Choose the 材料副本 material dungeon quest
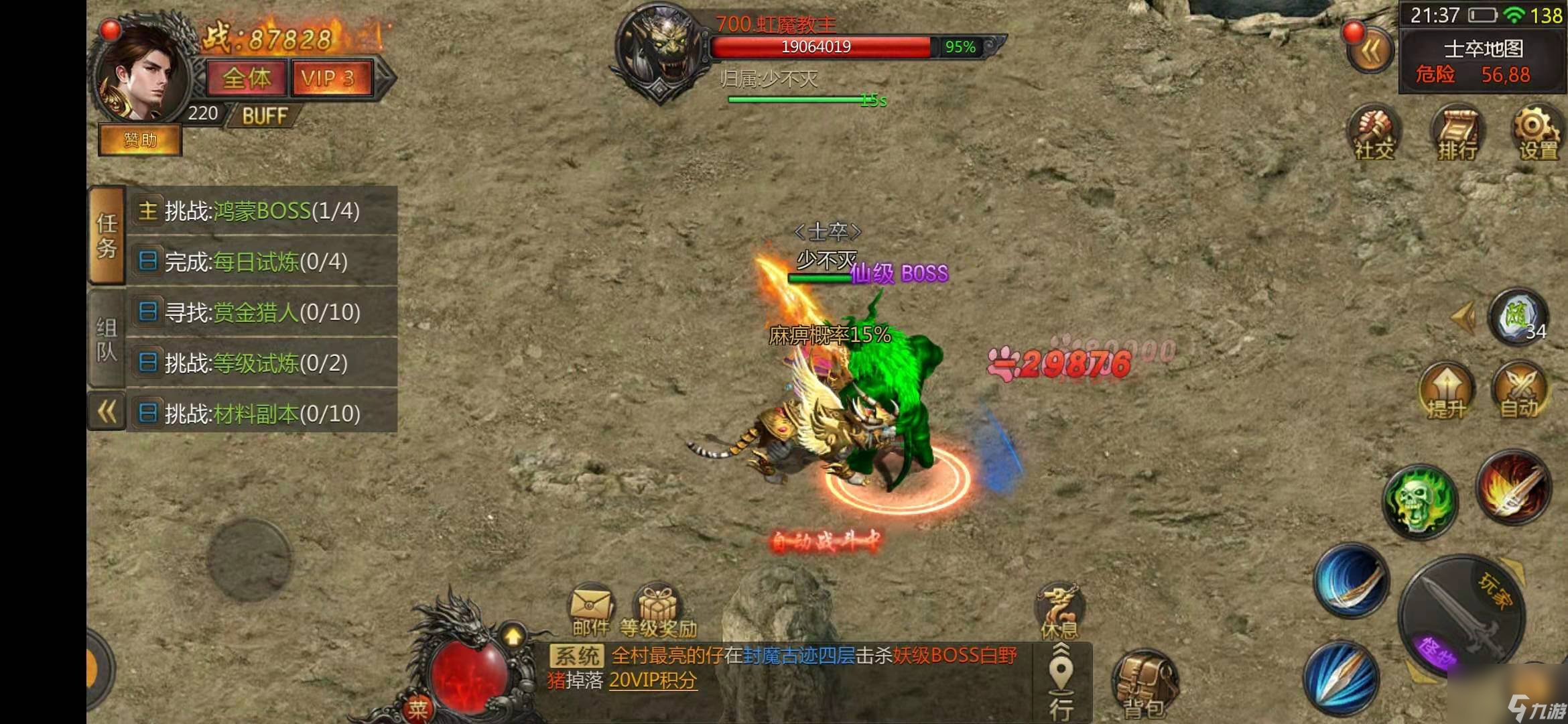 pyautogui.click(x=261, y=414)
